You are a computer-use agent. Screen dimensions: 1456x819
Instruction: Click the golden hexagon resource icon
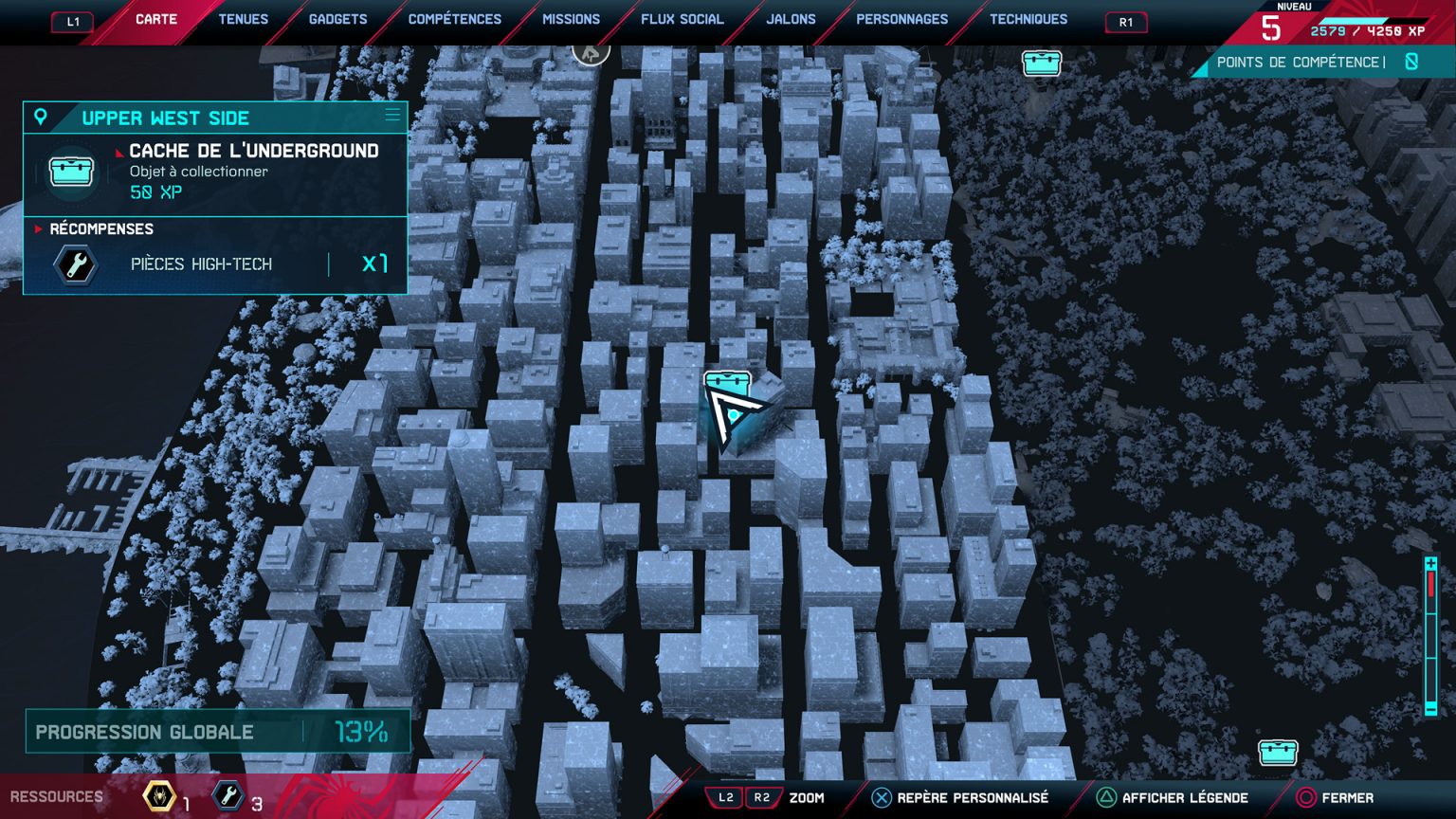coord(159,796)
